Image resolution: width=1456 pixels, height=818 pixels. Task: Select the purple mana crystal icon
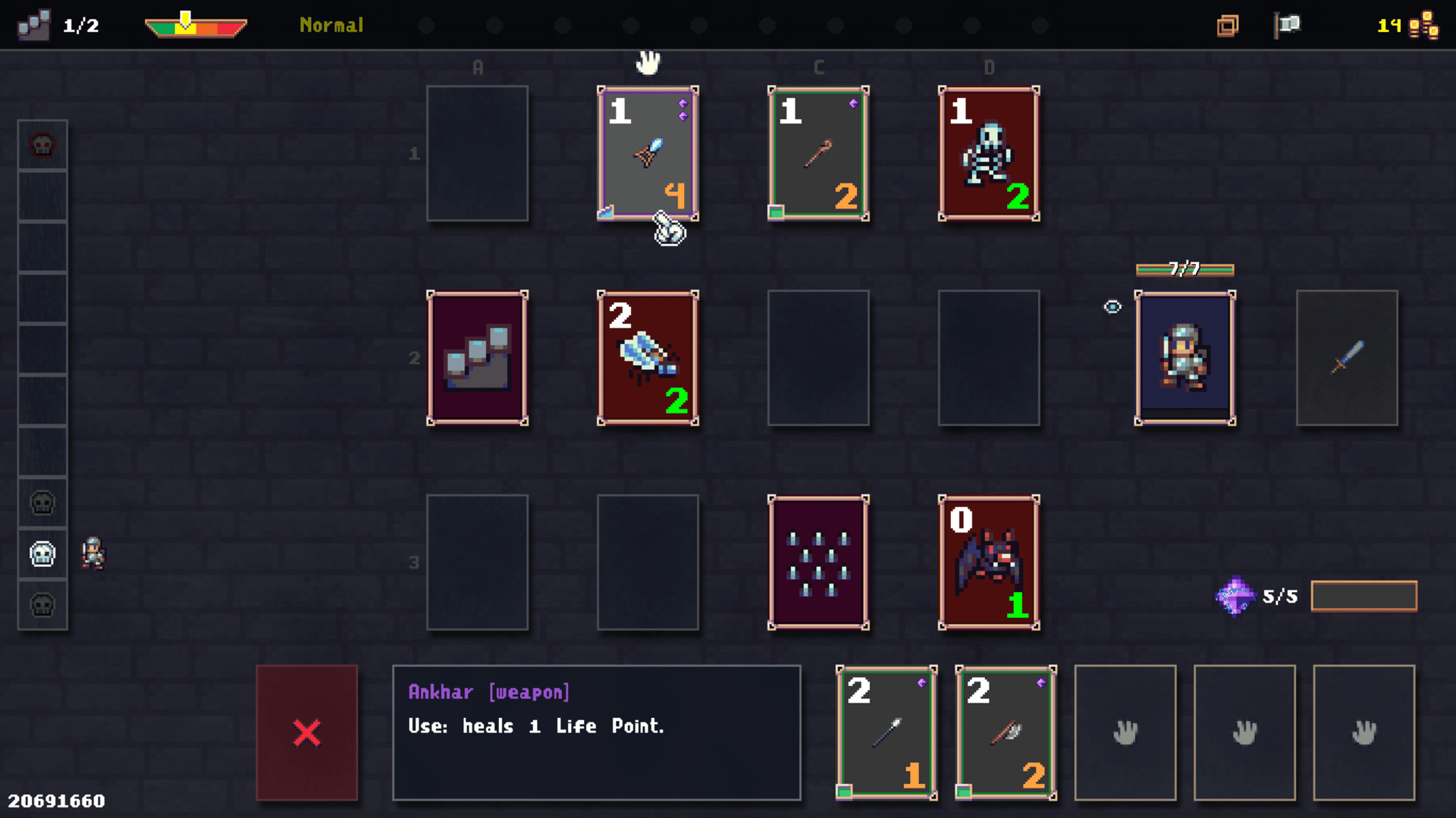click(1235, 596)
